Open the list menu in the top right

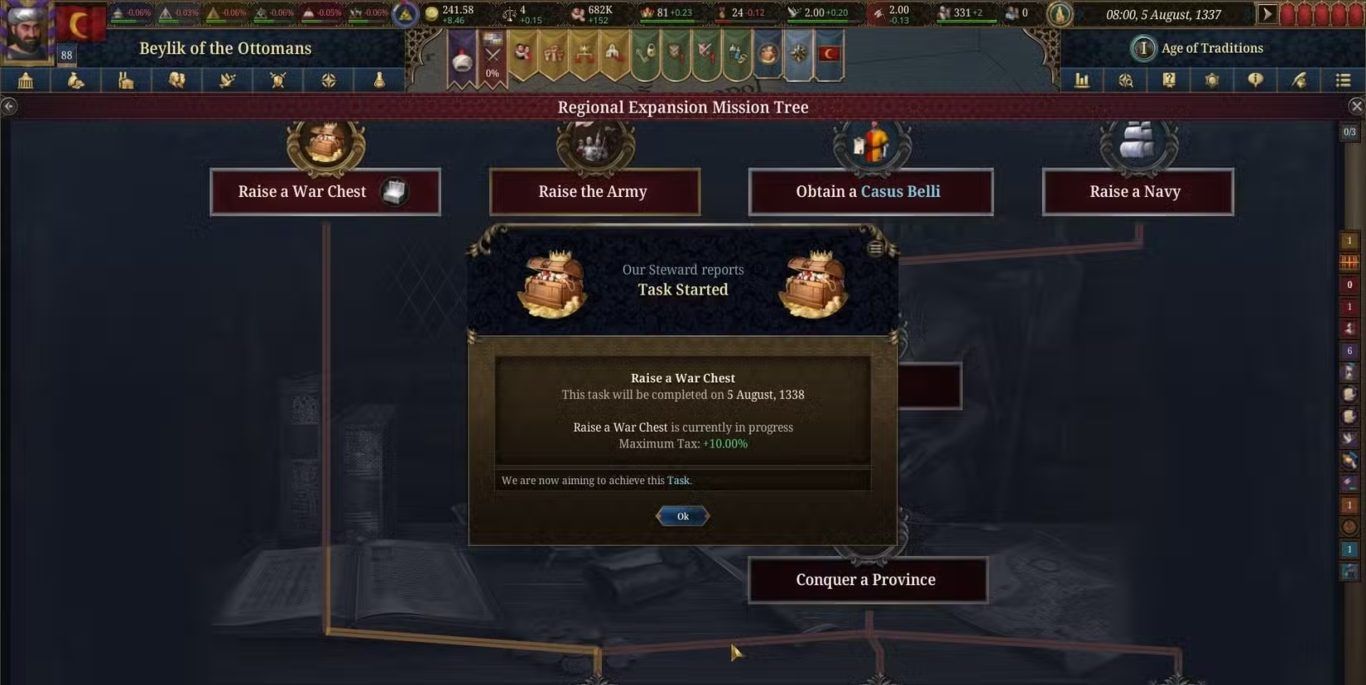click(x=1342, y=81)
